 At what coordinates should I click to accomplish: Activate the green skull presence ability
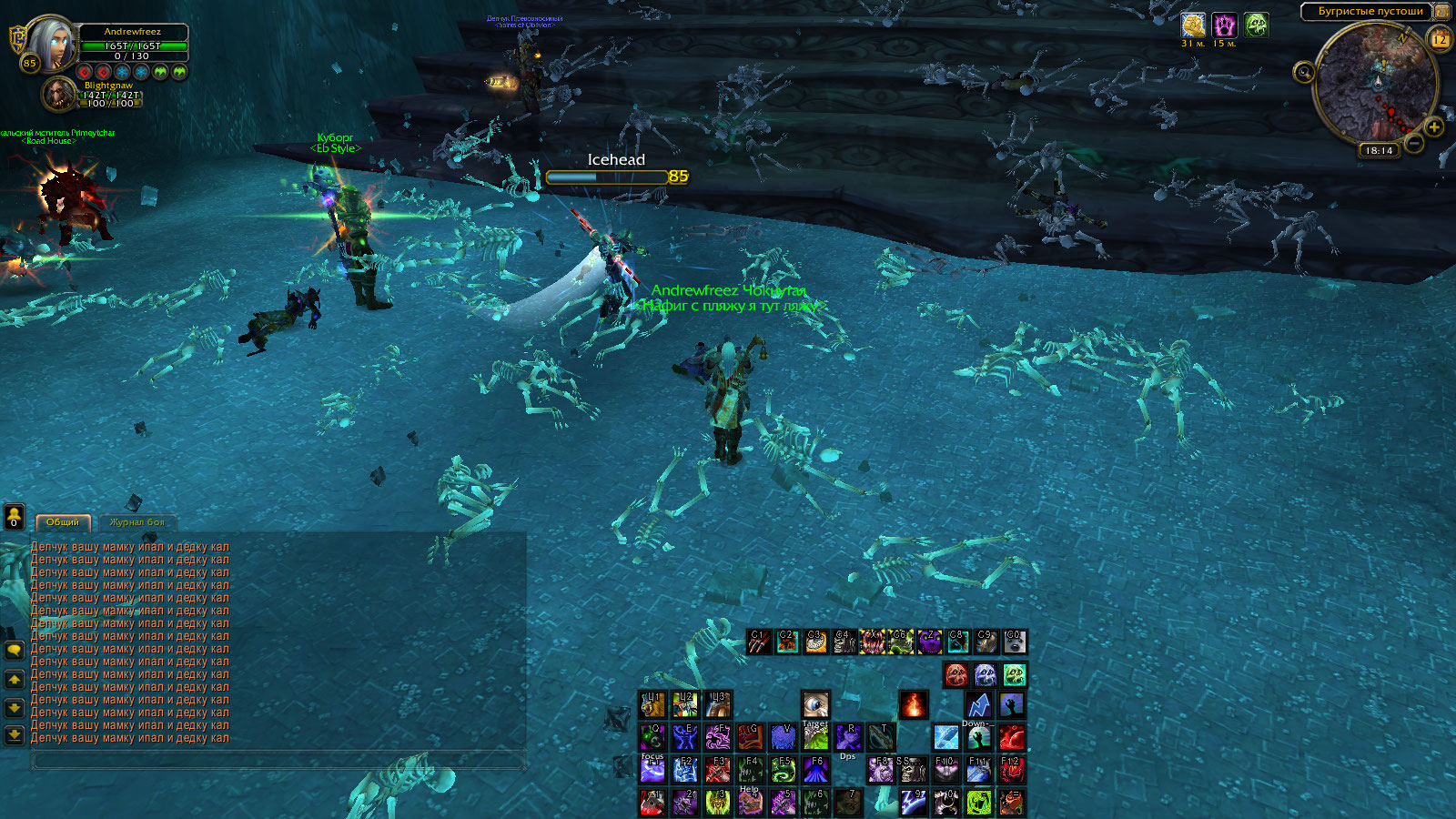point(1014,674)
